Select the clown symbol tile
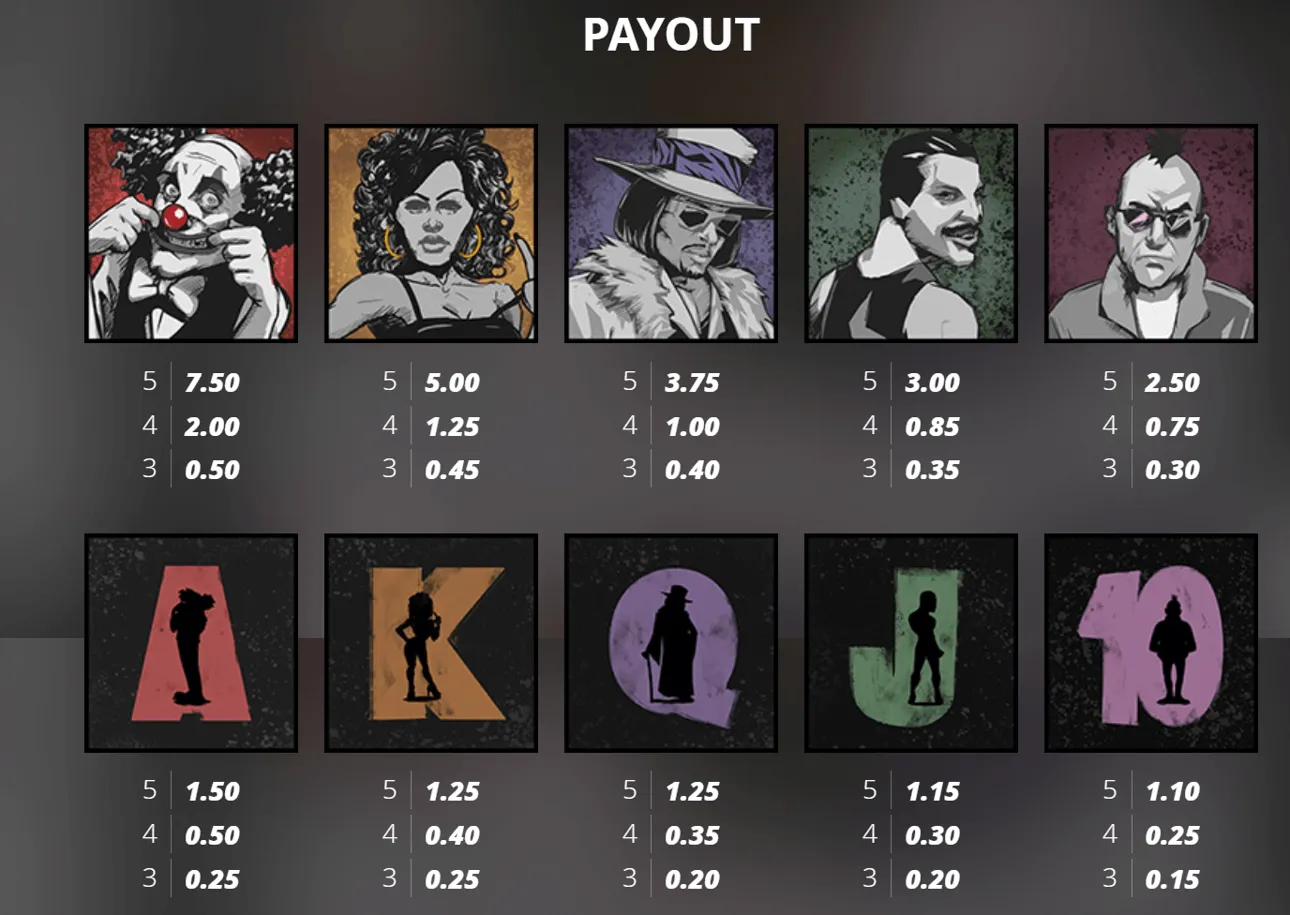 tap(190, 230)
